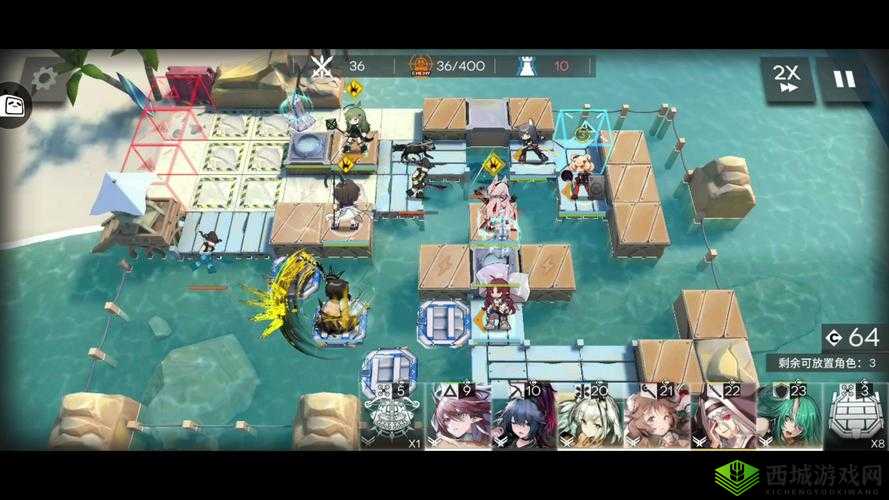
Task: Select the cost 21 brown-haired operator card
Action: coord(656,415)
